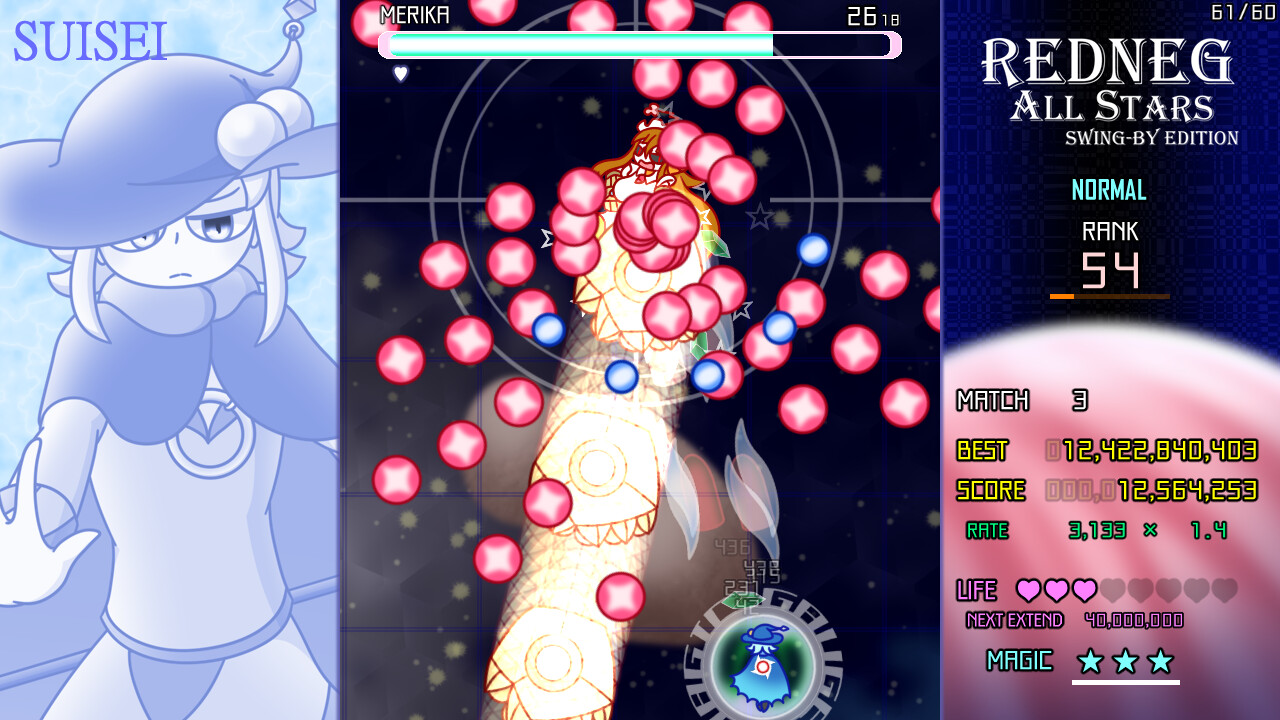
Task: Click the rate multiplier value 1.4
Action: [x=1211, y=531]
